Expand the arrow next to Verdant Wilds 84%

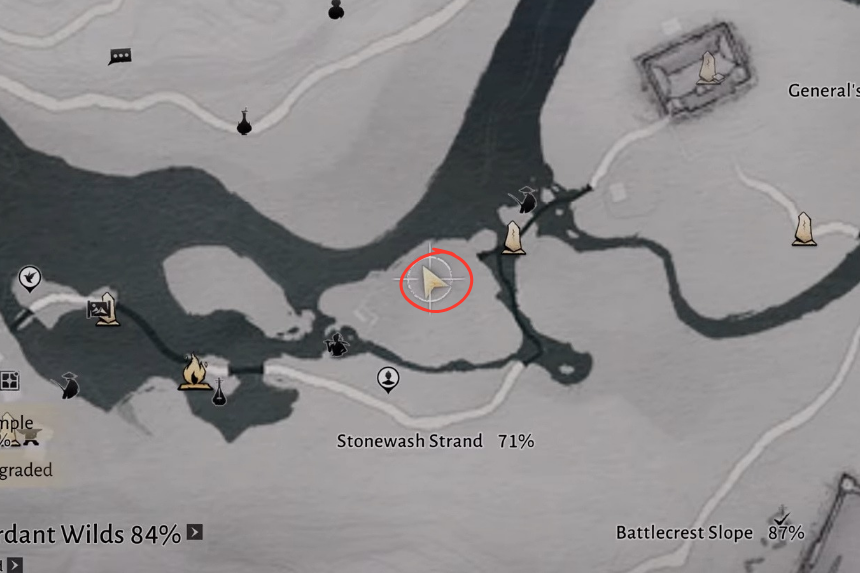coord(194,532)
